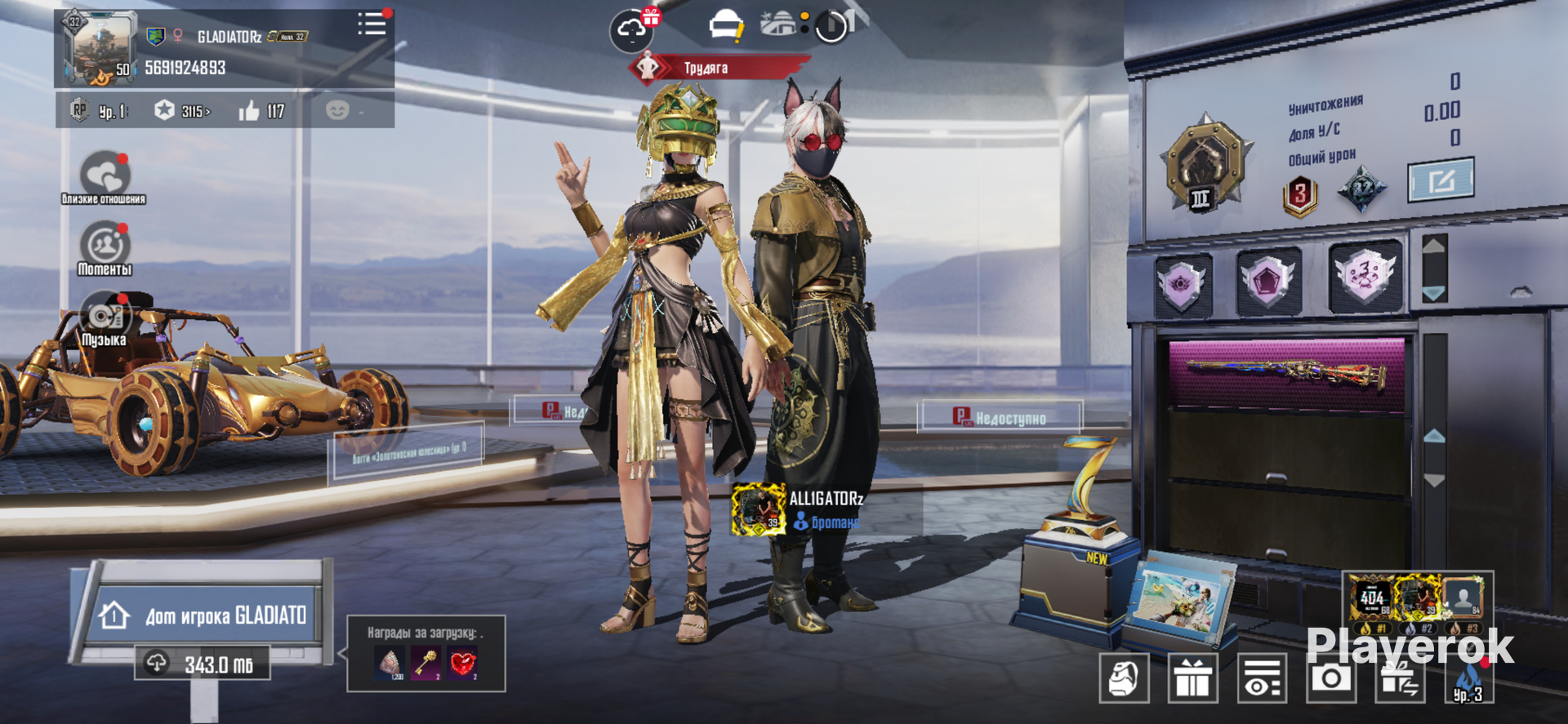Open the flame Ур. 3 icon

(1468, 682)
